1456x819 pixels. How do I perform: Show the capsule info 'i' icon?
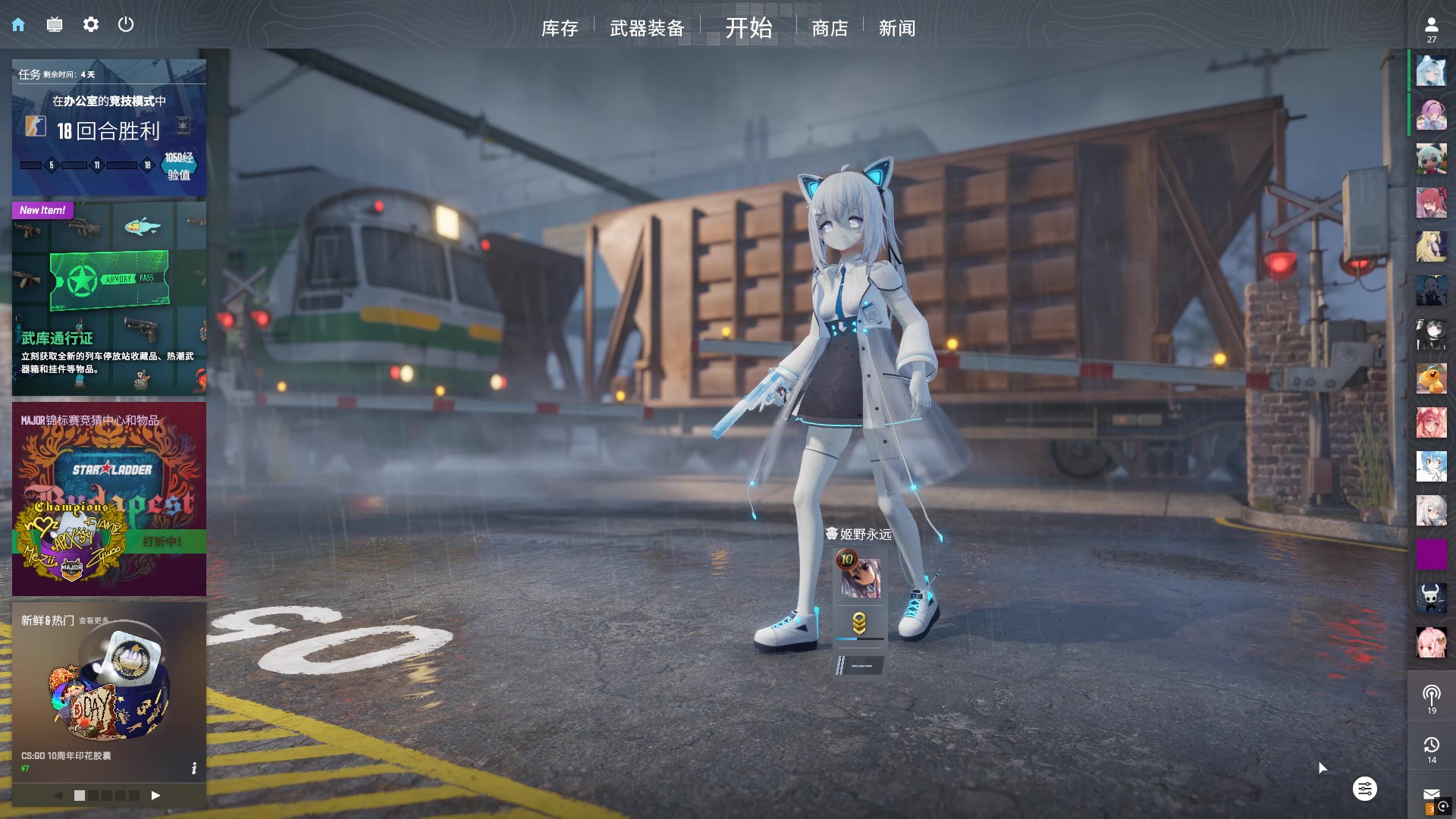[194, 768]
